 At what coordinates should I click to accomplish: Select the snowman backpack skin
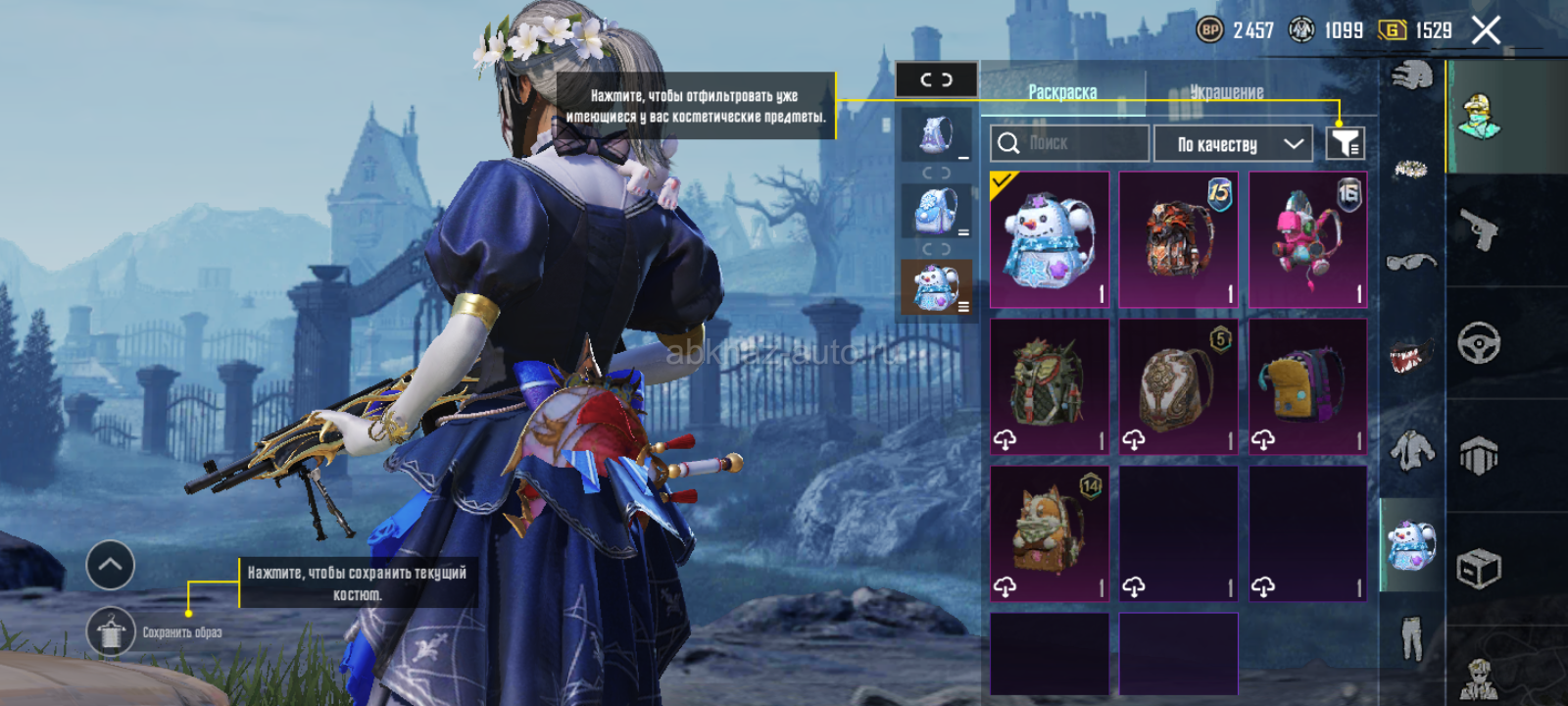[1050, 240]
